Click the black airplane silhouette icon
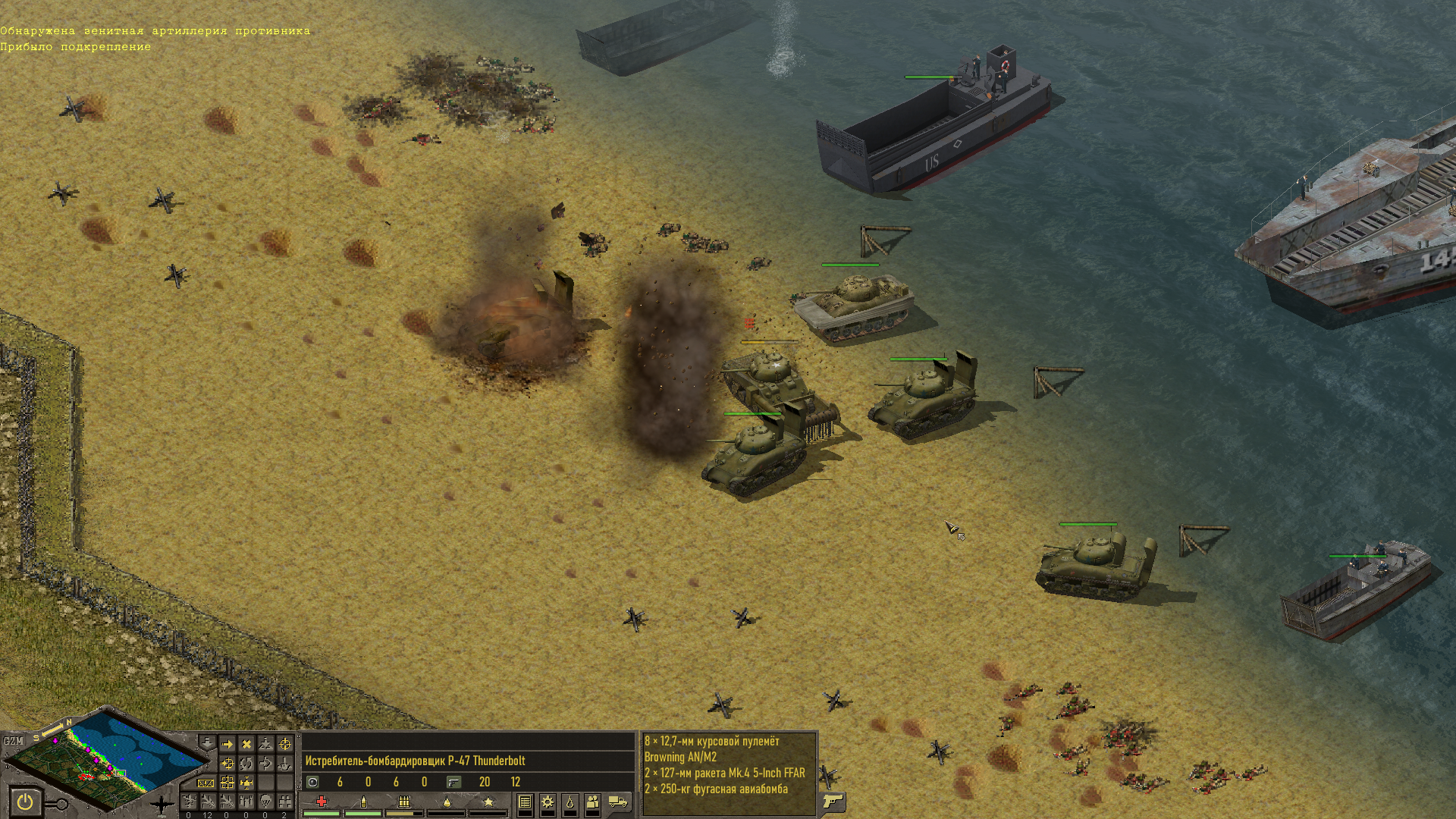Image resolution: width=1456 pixels, height=819 pixels. click(x=161, y=805)
